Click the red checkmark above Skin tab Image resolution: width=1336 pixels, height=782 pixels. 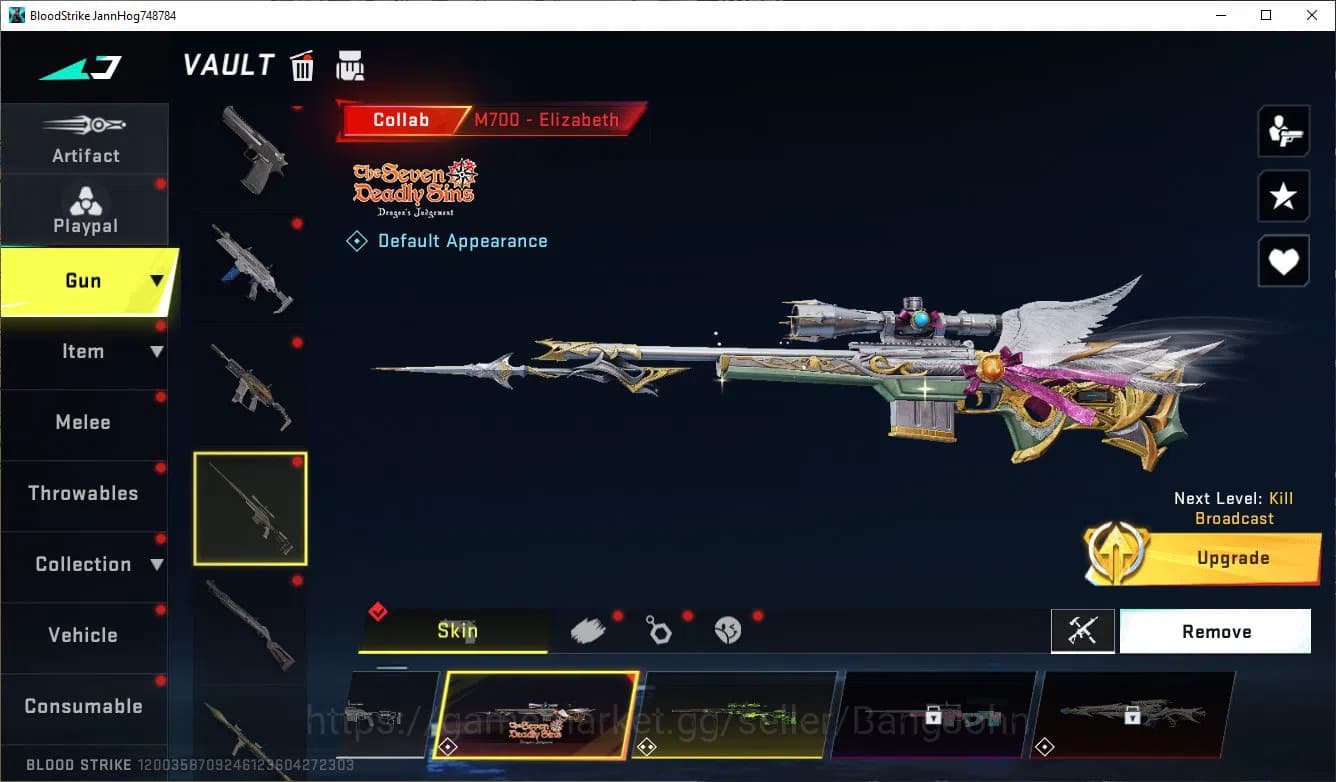[378, 611]
